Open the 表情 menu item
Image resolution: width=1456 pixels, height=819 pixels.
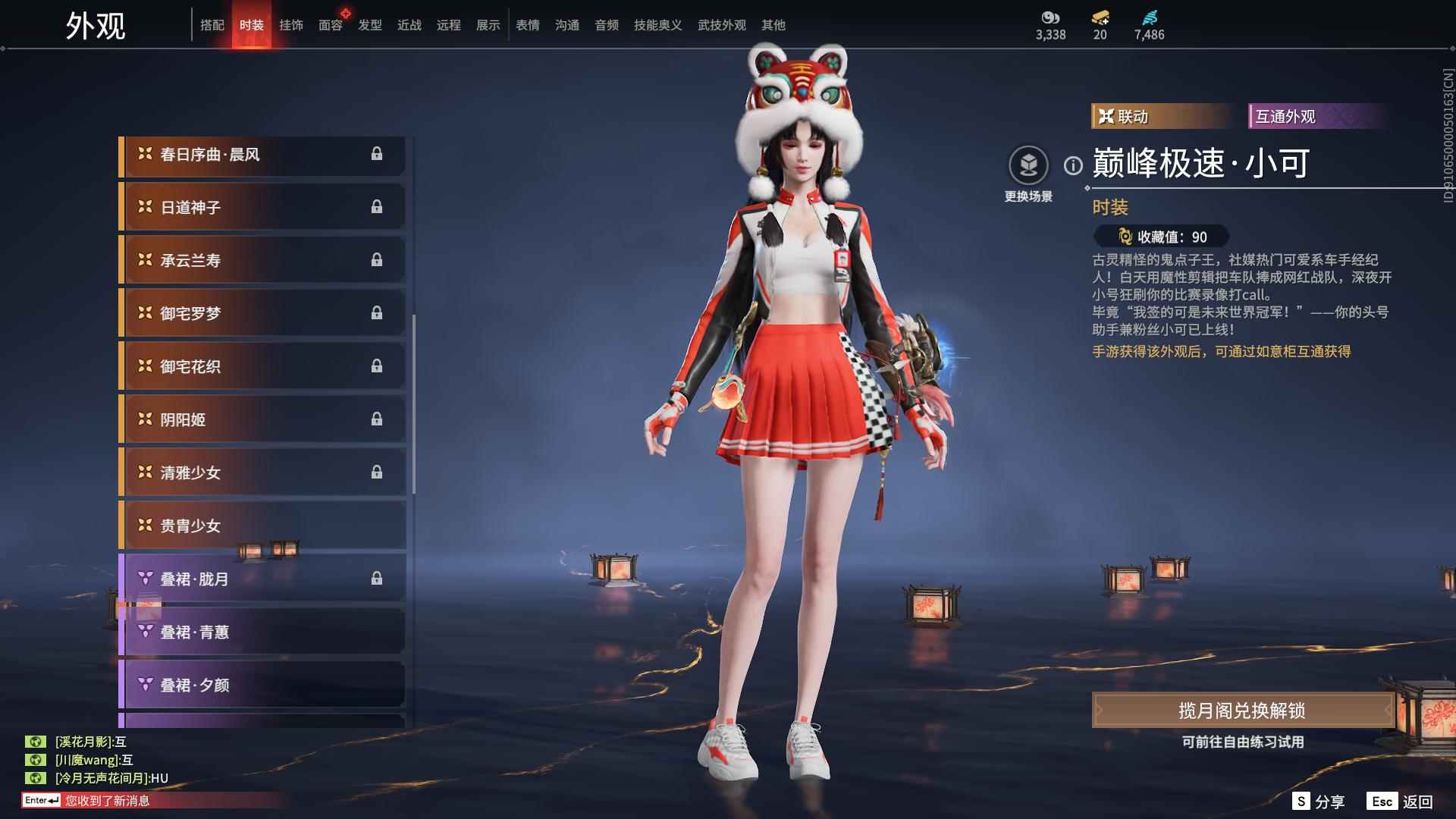coord(527,24)
